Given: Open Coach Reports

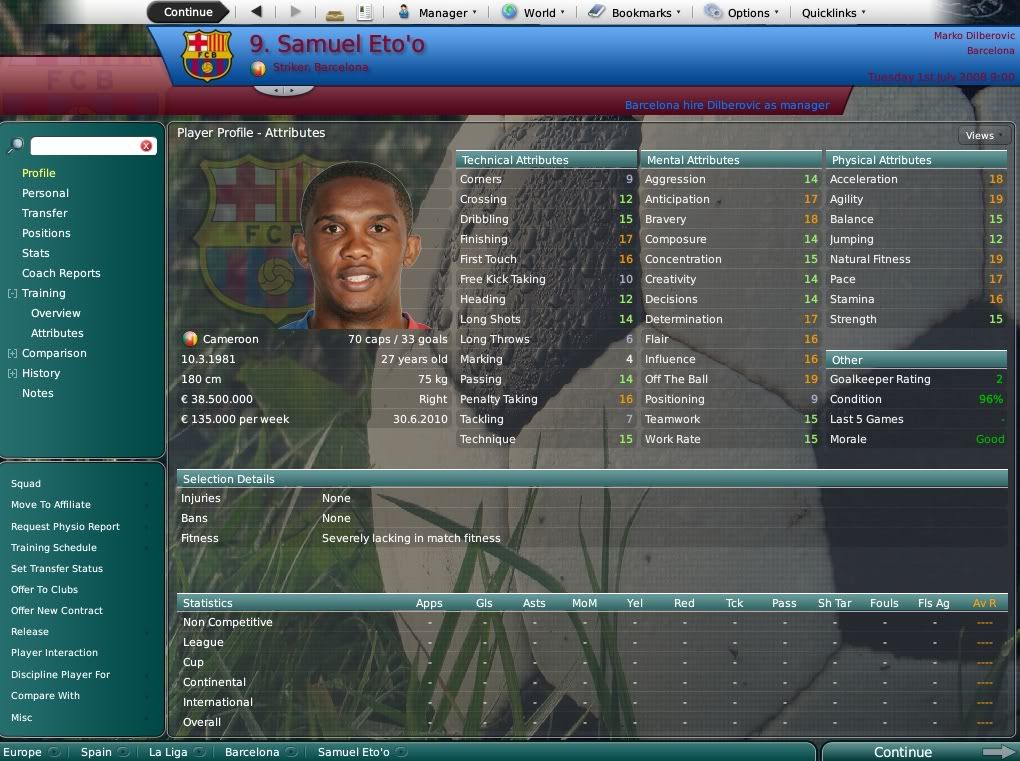Looking at the screenshot, I should click(x=61, y=273).
